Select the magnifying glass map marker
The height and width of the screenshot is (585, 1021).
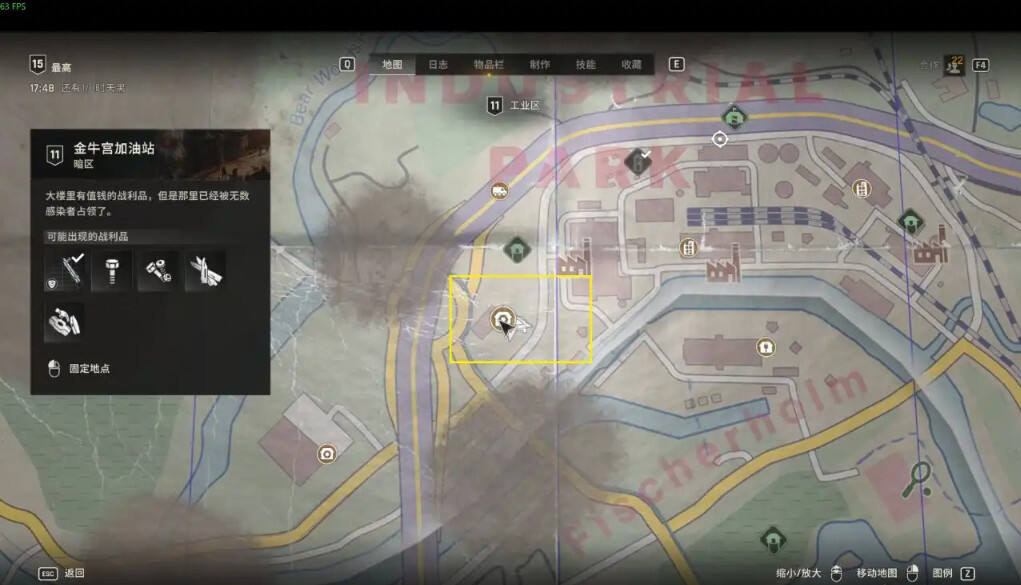pyautogui.click(x=917, y=479)
